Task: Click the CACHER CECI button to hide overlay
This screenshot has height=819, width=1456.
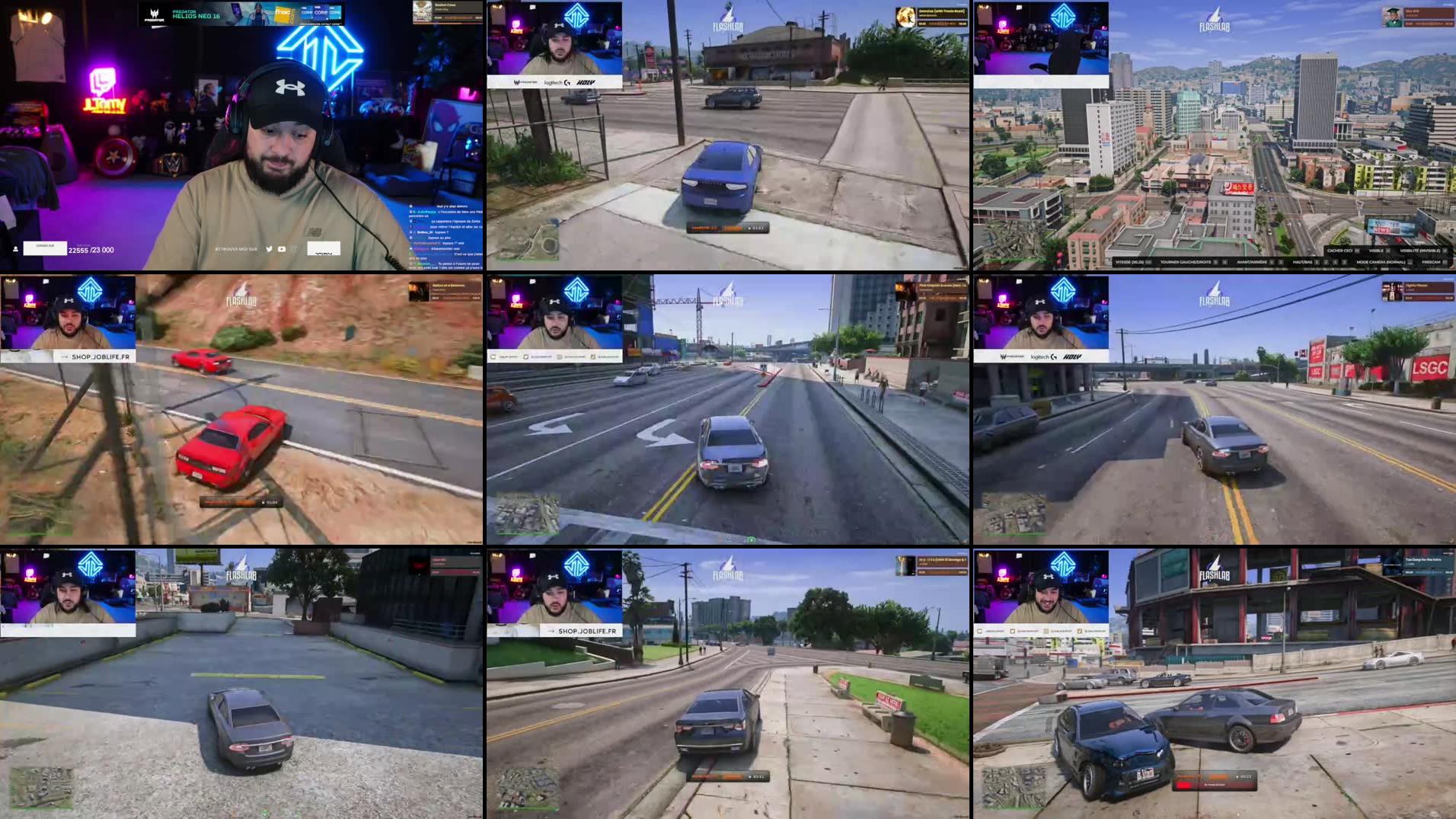Action: [x=1339, y=251]
